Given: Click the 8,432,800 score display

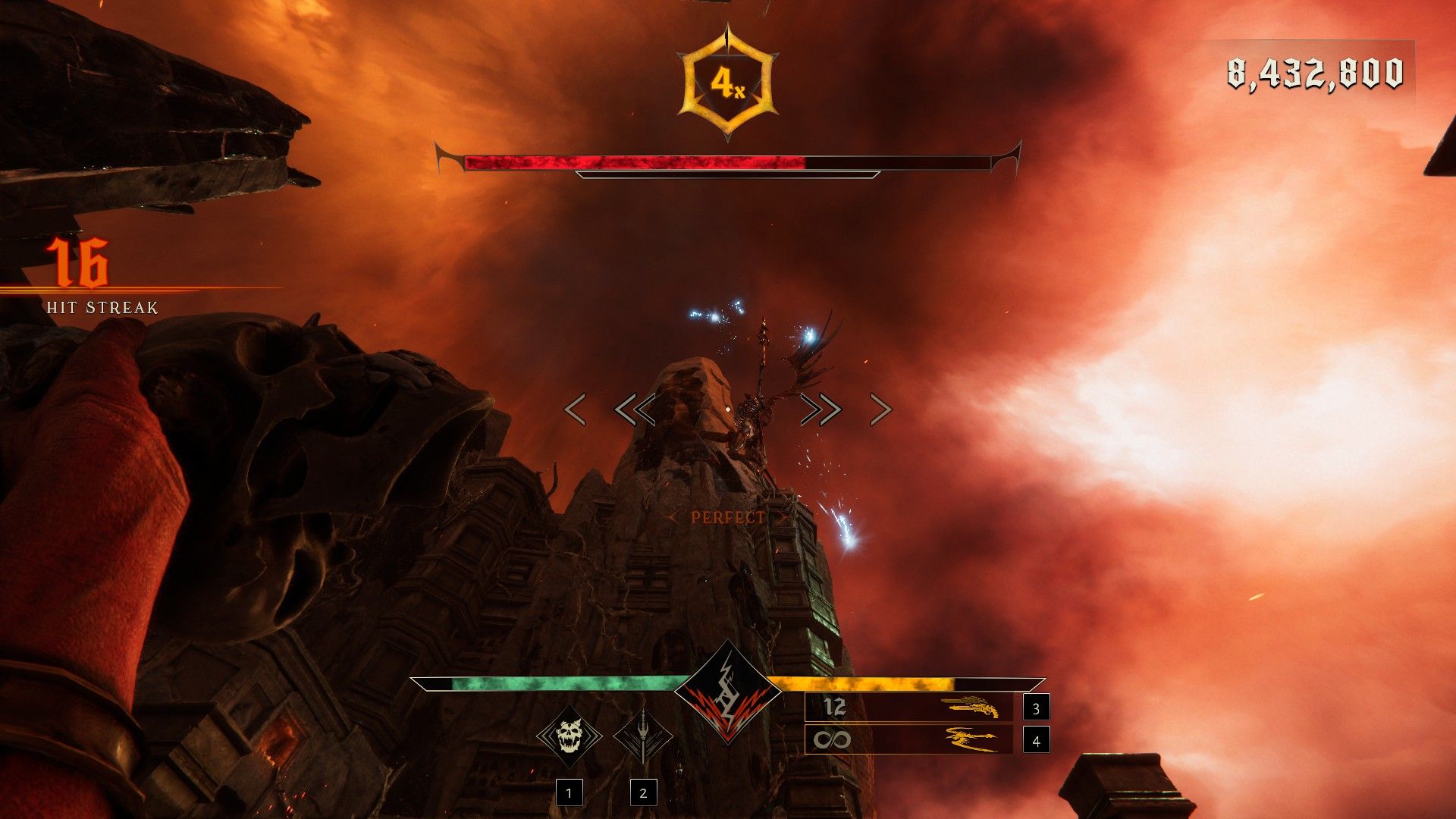Looking at the screenshot, I should 1314,74.
